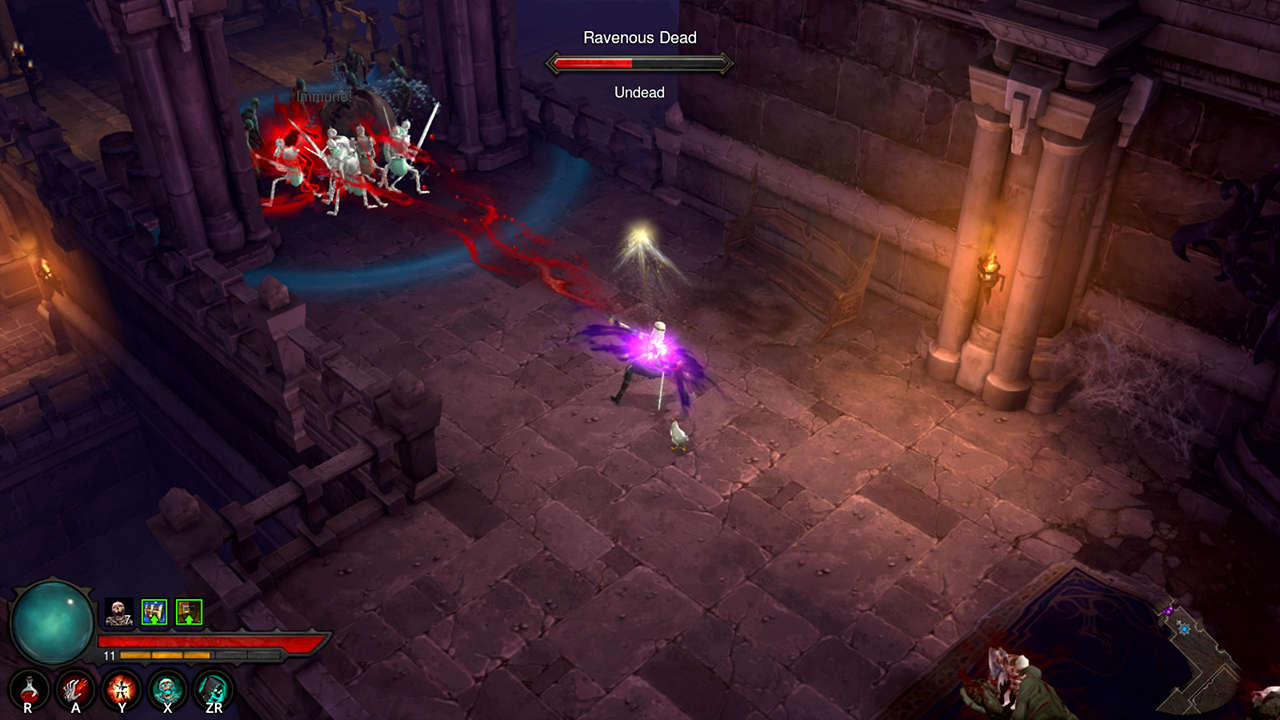
Task: Inspect the brown chest green arrow buff
Action: pos(189,612)
